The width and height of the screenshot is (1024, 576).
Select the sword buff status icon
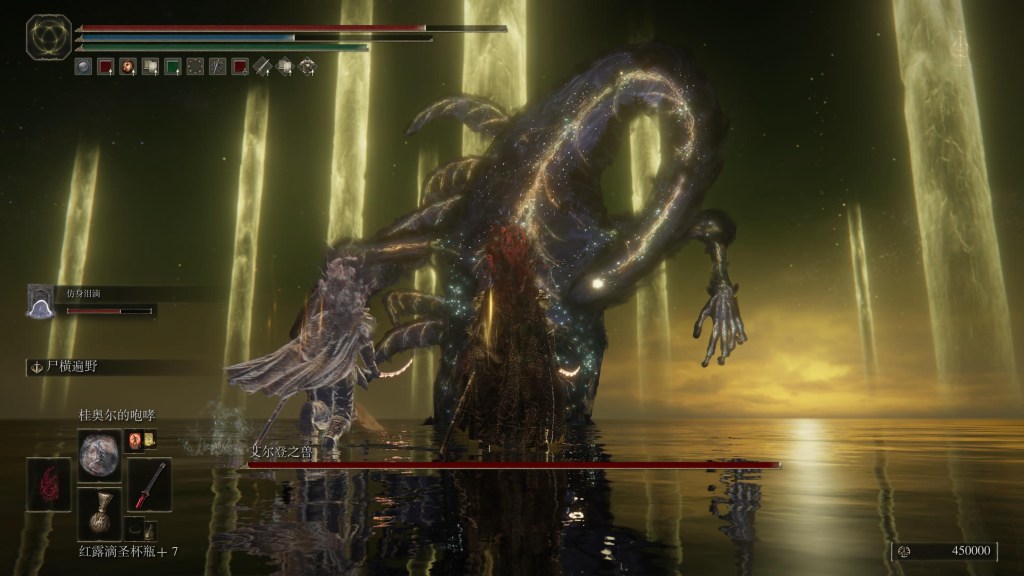[263, 67]
